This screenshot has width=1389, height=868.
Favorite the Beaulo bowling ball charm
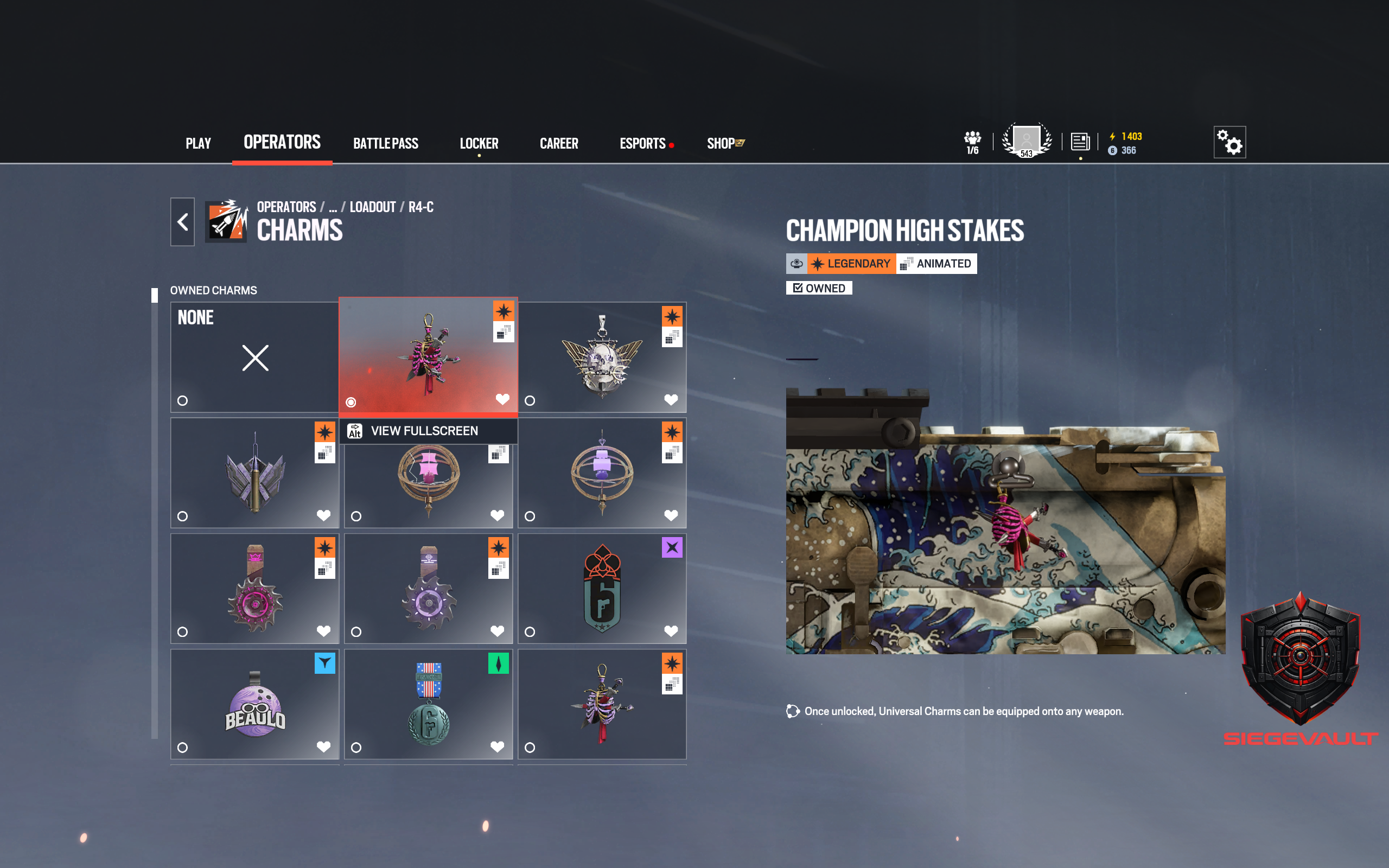tap(324, 747)
